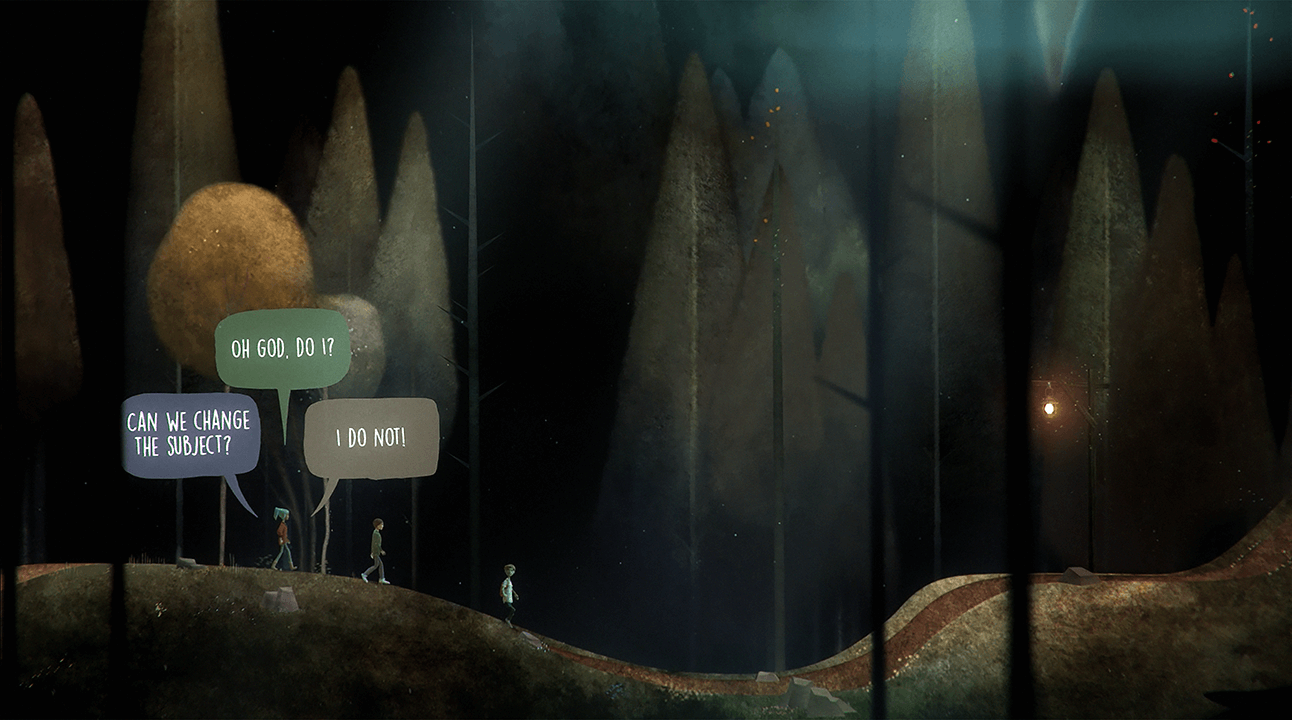Choose the "Oh God, do I?" reply
1292x720 pixels.
pyautogui.click(x=283, y=349)
